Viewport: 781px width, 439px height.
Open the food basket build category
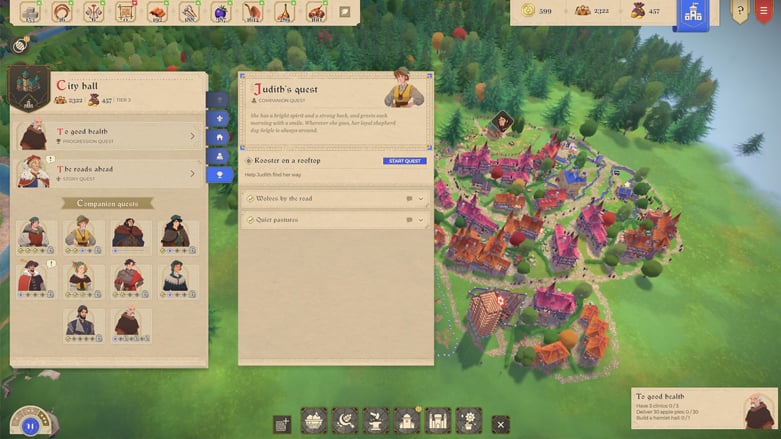point(314,421)
